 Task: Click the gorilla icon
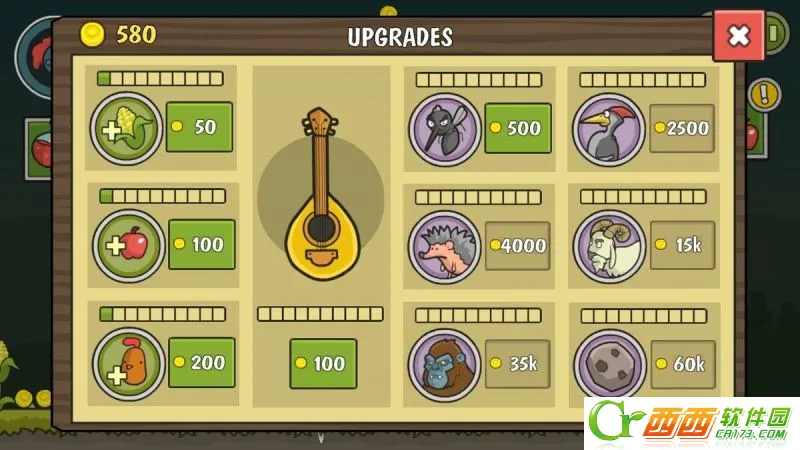(445, 364)
